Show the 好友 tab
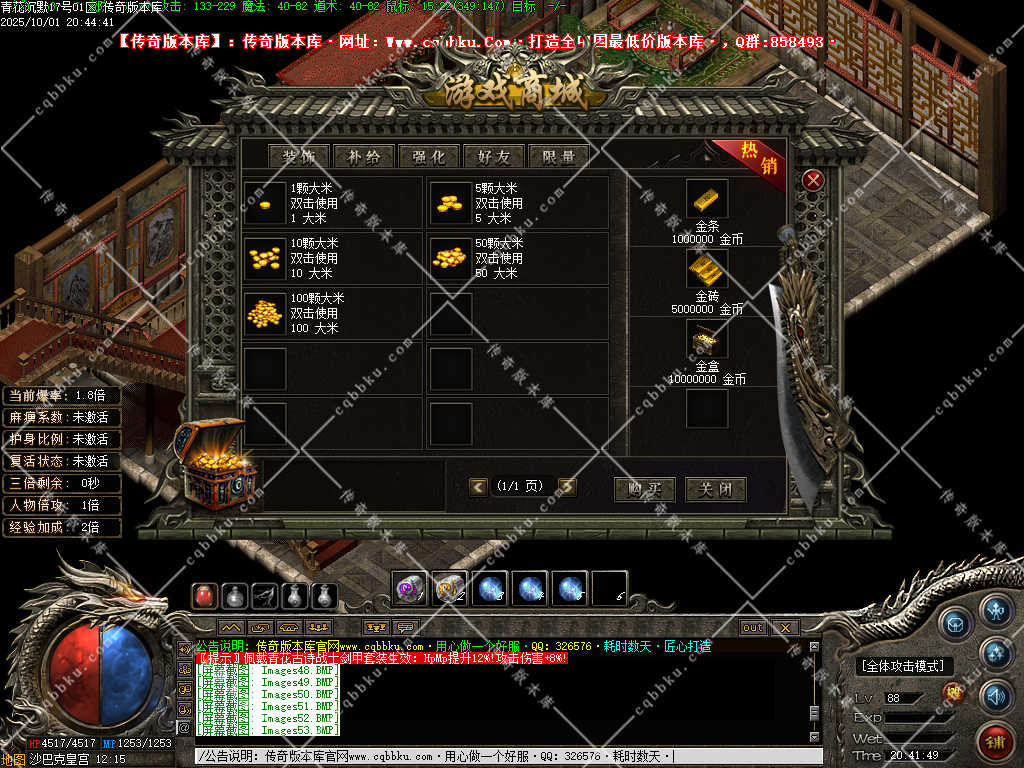 point(494,157)
